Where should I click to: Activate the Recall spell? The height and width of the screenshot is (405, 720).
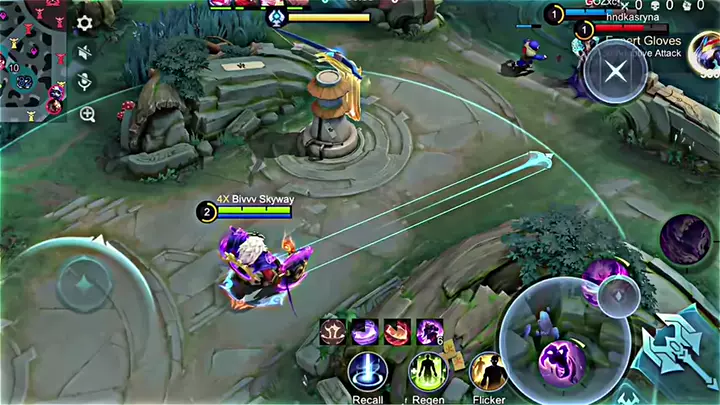367,372
